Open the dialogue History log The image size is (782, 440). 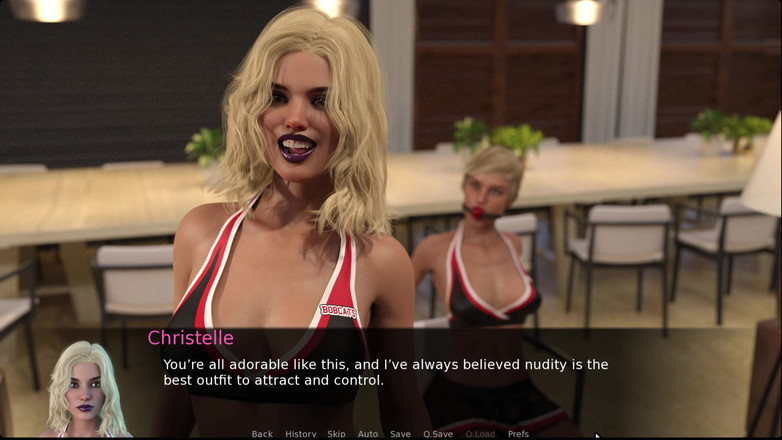pos(301,434)
